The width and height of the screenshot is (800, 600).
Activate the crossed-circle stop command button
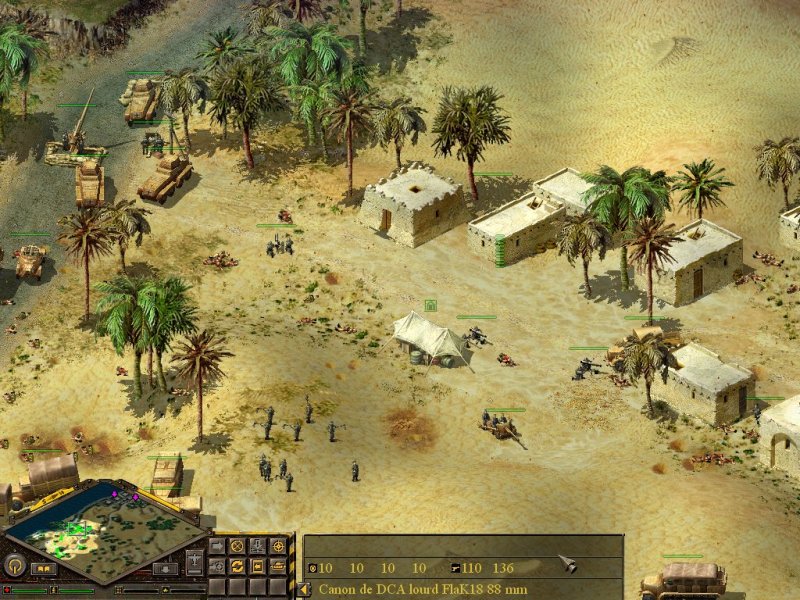(237, 546)
